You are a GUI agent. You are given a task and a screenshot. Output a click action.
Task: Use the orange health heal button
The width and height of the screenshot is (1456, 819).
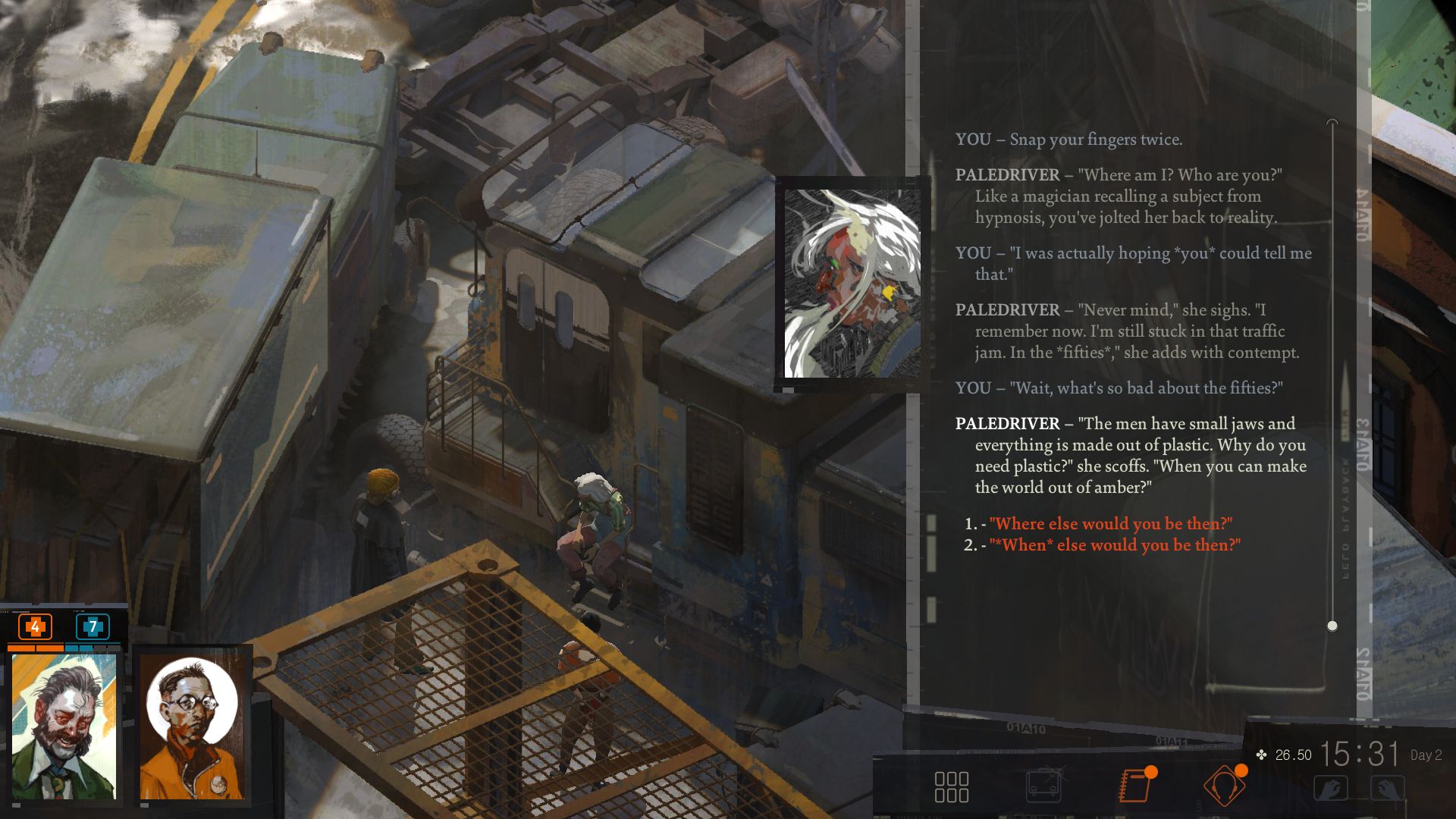(x=35, y=627)
